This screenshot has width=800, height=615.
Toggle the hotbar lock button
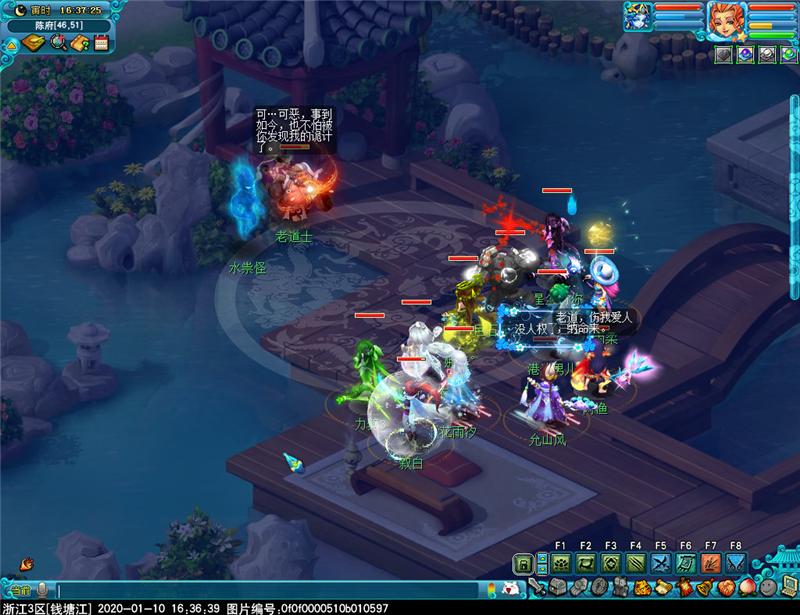tap(521, 564)
